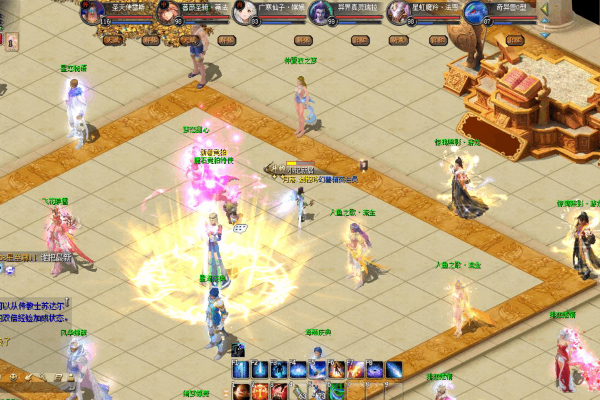Viewport: 600px width, 400px height.
Task: Select the purple-haired party member portrait
Action: 322,12
